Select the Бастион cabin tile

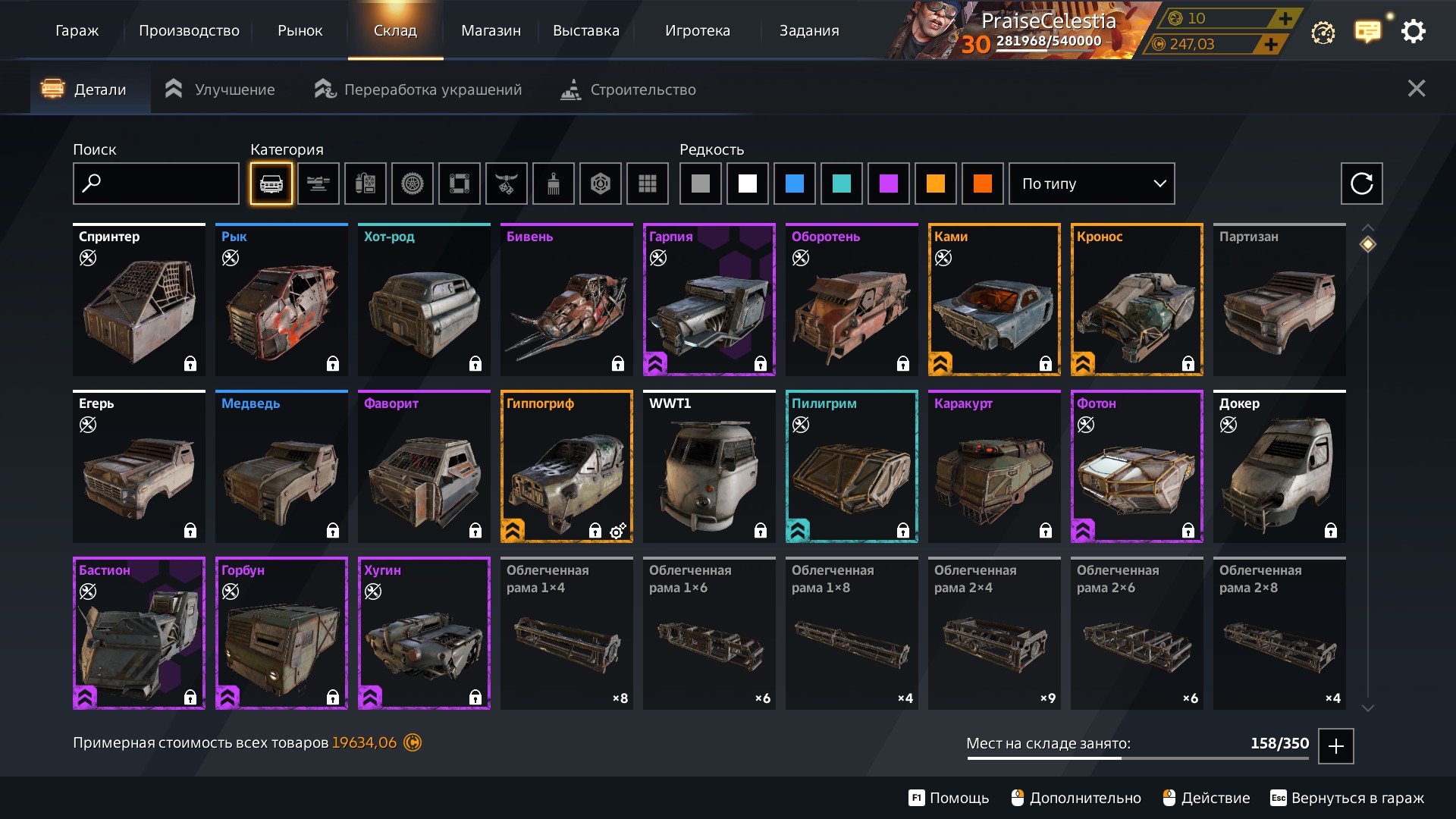click(x=139, y=633)
